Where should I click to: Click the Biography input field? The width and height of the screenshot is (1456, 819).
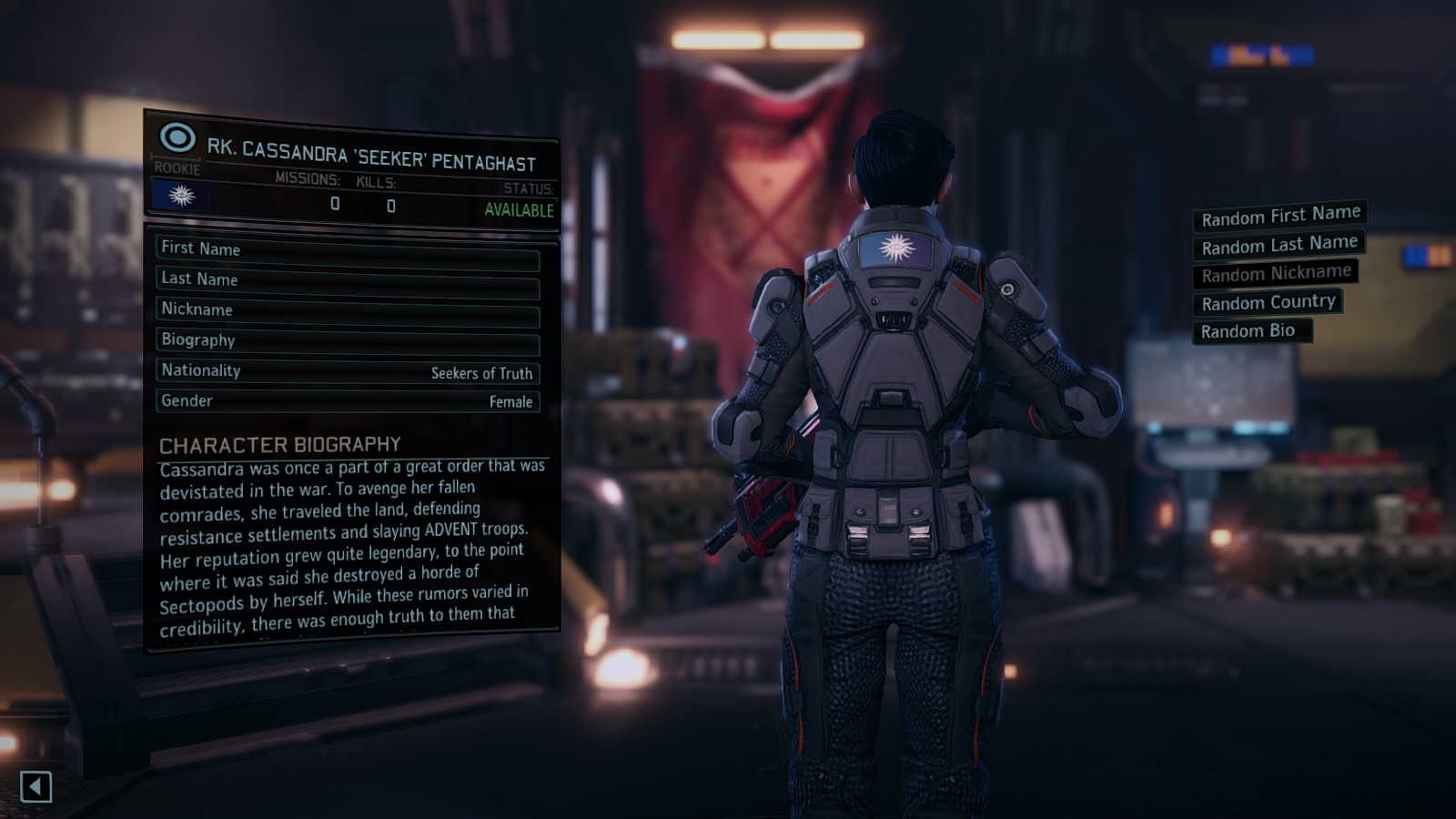pyautogui.click(x=349, y=340)
